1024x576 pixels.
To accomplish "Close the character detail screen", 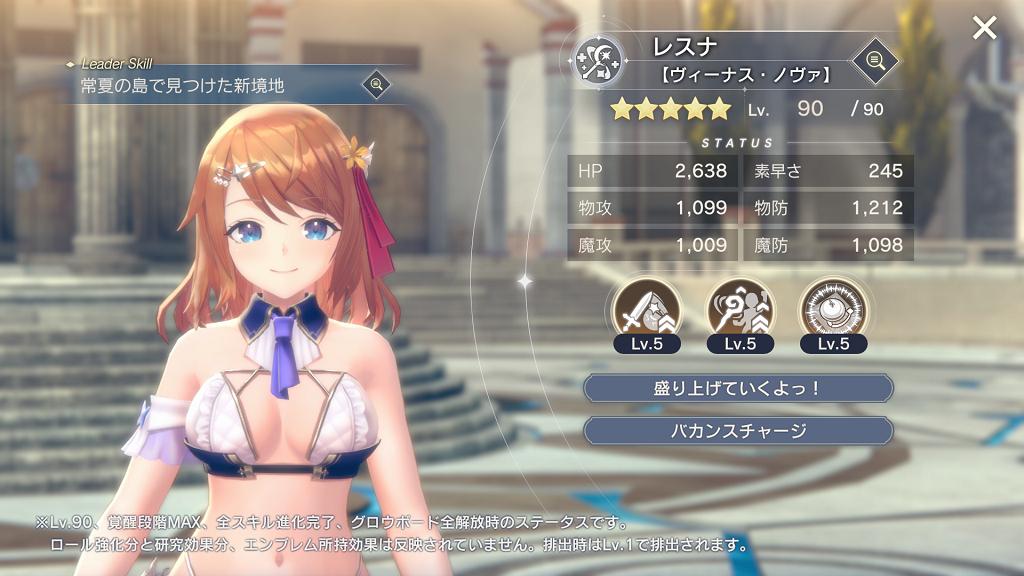I will [x=984, y=28].
